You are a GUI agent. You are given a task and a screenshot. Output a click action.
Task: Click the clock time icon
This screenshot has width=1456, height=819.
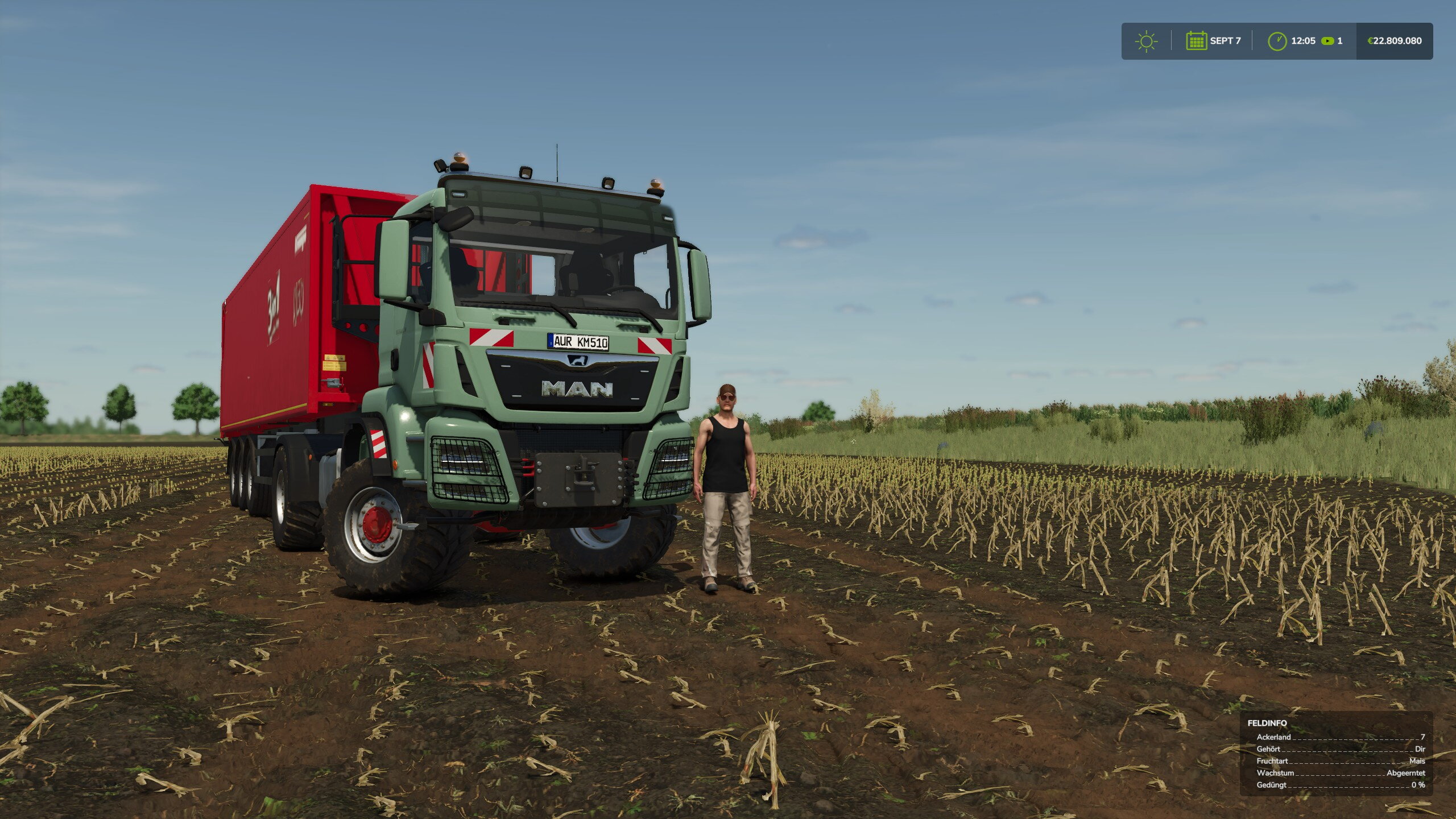tap(1277, 41)
